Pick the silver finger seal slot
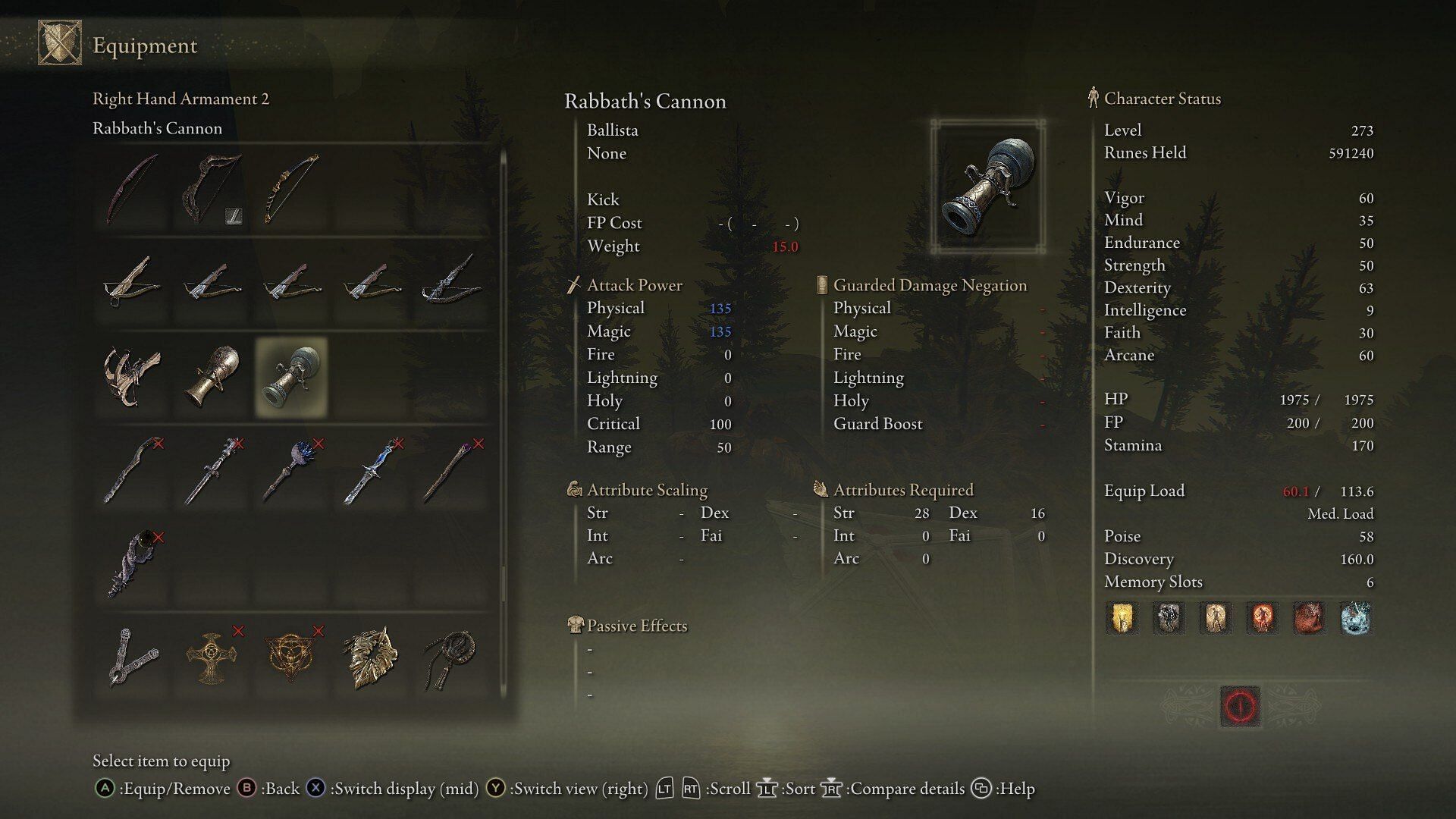Viewport: 1456px width, 819px height. click(133, 657)
